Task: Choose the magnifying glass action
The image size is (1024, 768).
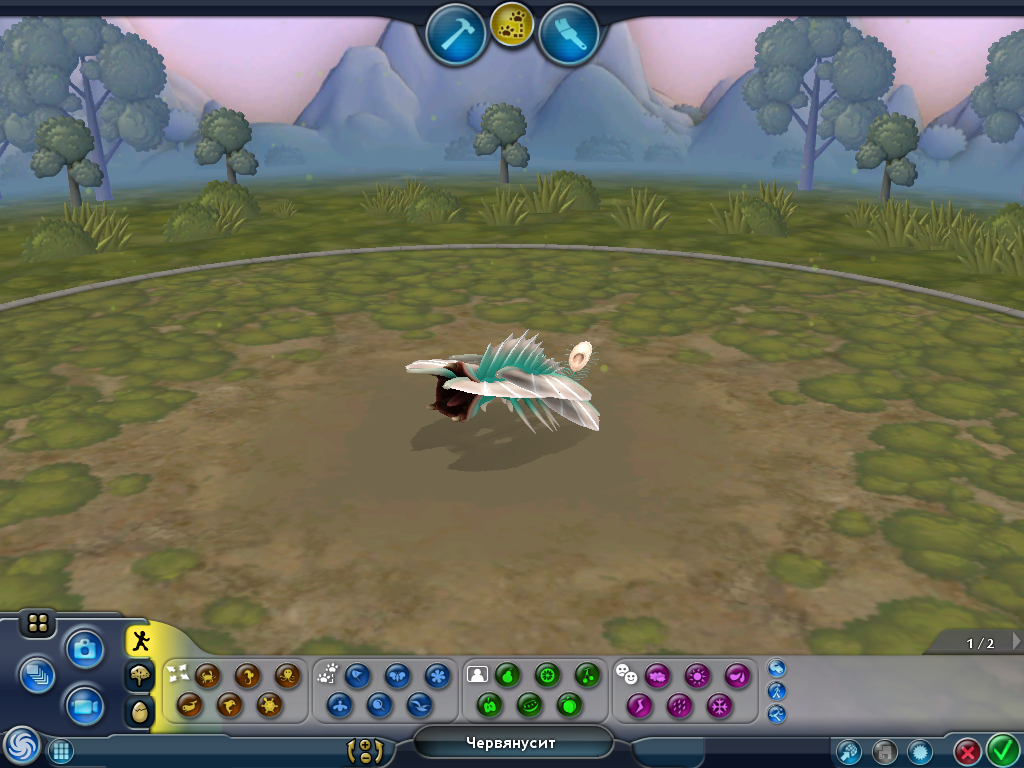Action: tap(379, 706)
